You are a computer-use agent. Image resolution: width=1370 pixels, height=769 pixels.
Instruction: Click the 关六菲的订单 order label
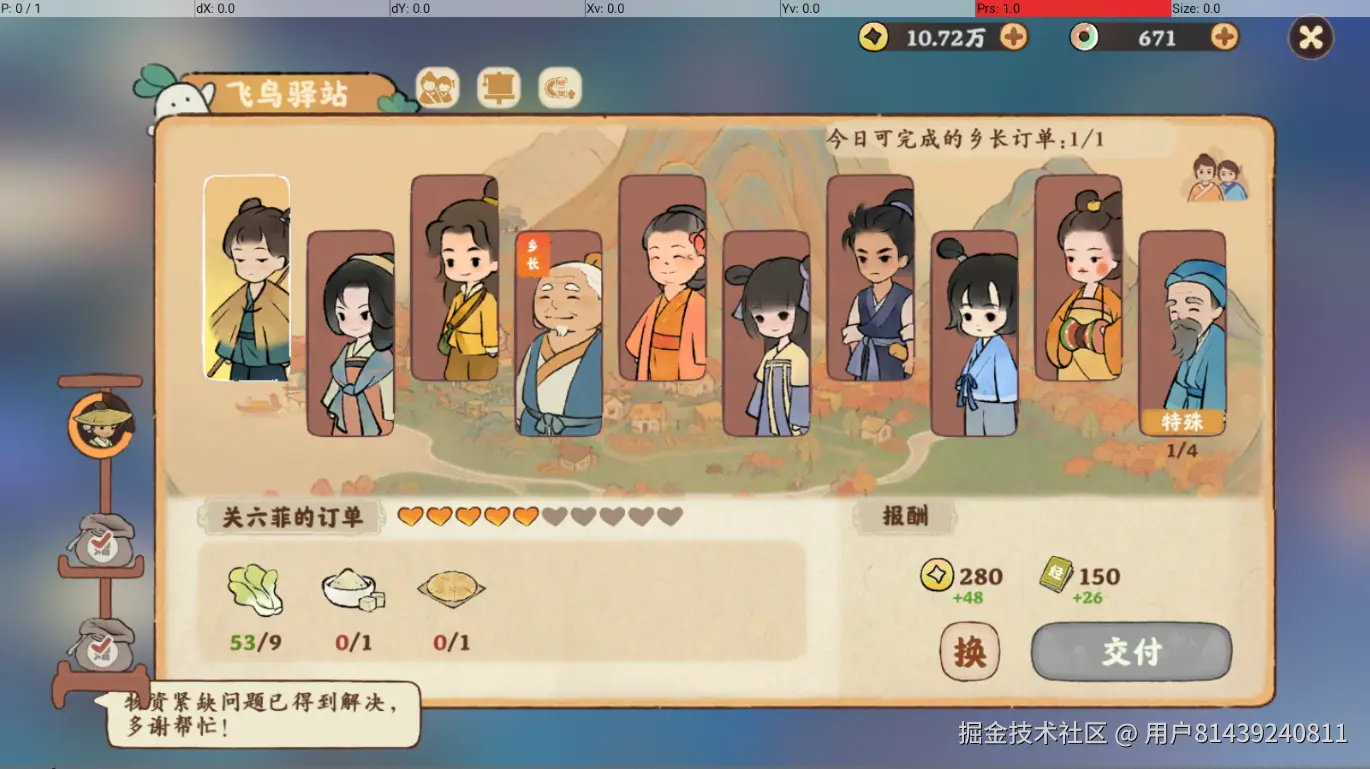click(291, 518)
